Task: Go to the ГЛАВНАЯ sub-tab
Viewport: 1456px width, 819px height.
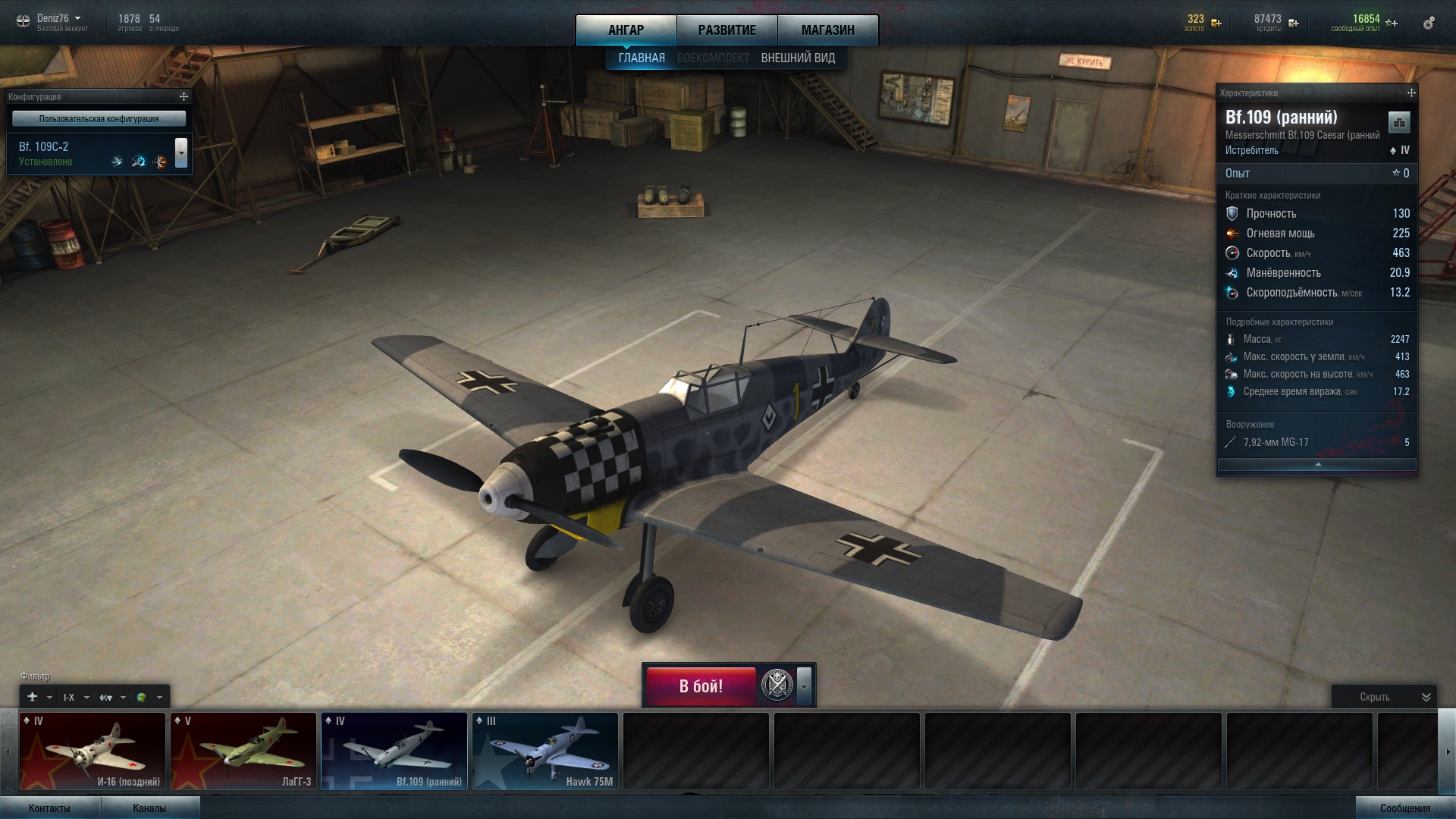Action: click(x=641, y=58)
